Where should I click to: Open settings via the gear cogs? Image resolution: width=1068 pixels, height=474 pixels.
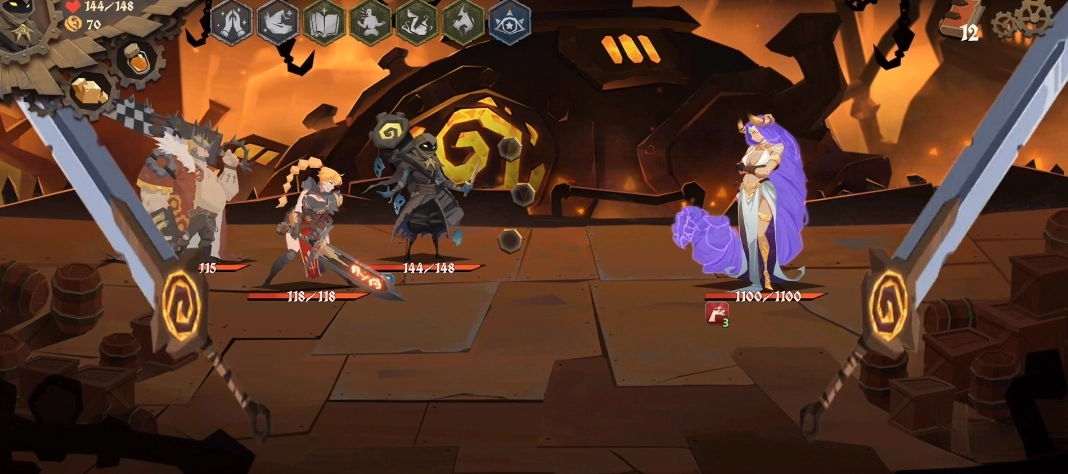(1019, 20)
